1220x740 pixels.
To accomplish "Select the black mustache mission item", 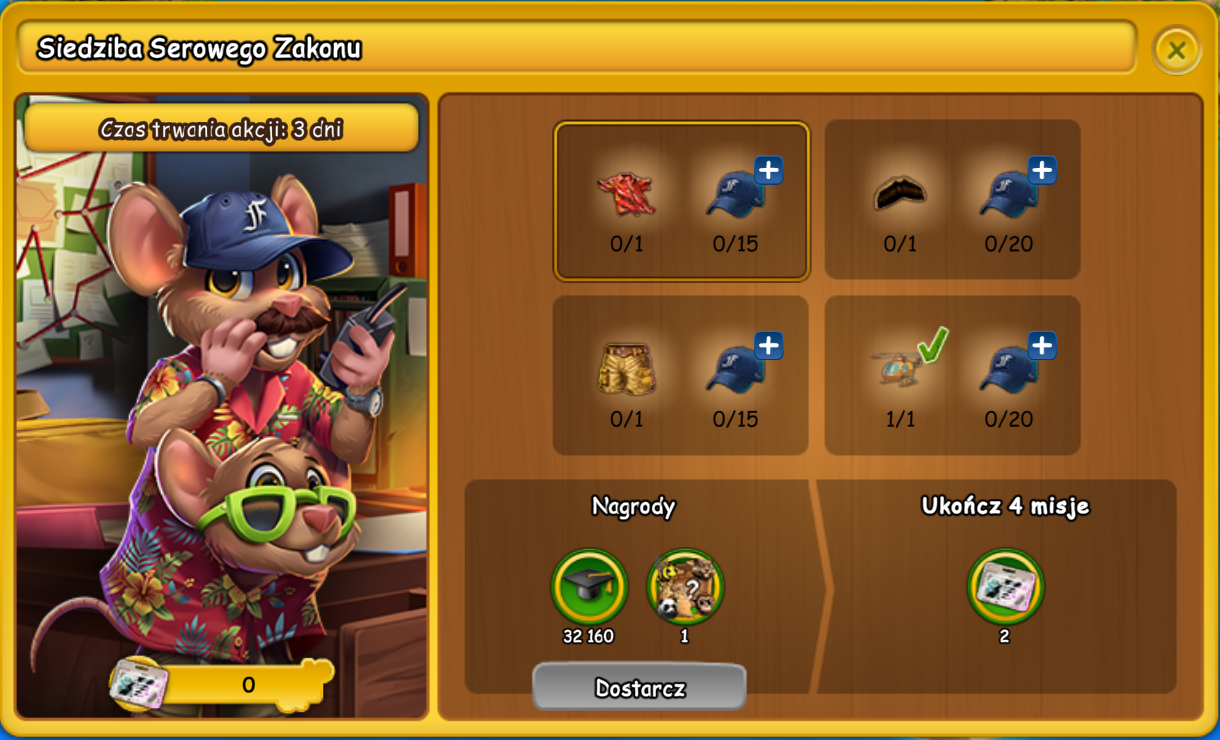I will click(899, 193).
